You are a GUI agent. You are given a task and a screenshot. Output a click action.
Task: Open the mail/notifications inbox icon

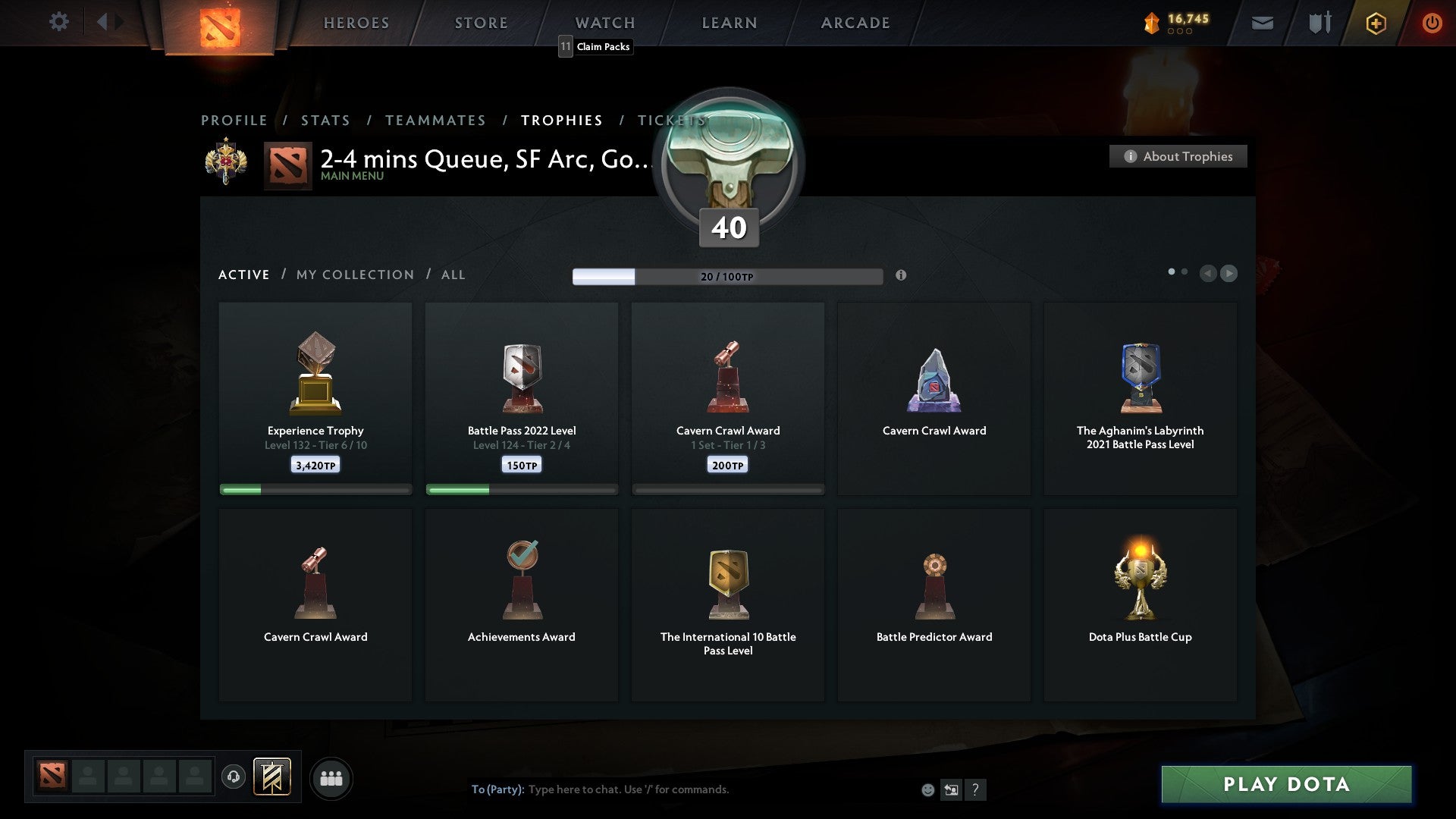tap(1263, 23)
